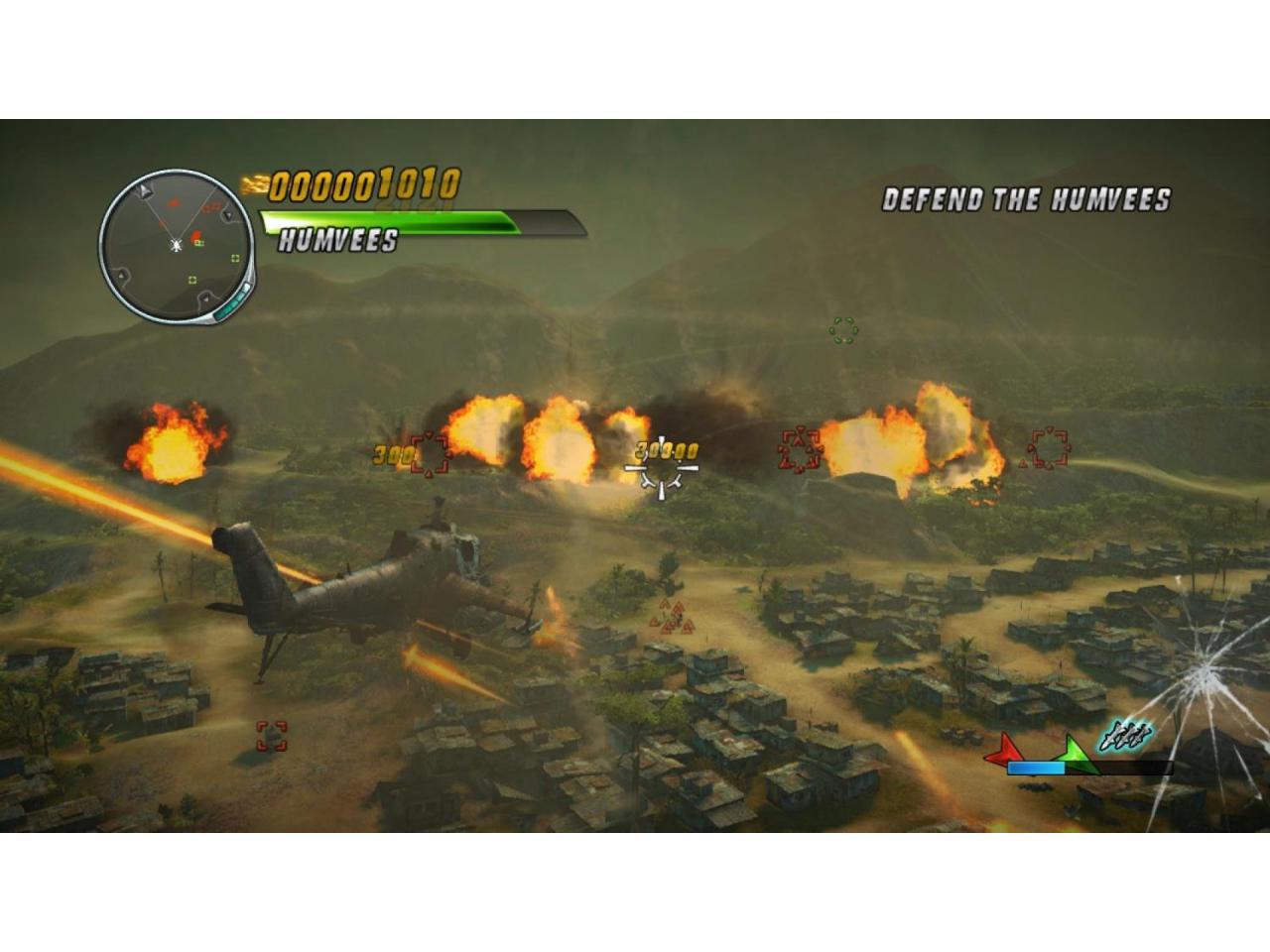Select the Defend the Humvees objective text

click(1026, 199)
